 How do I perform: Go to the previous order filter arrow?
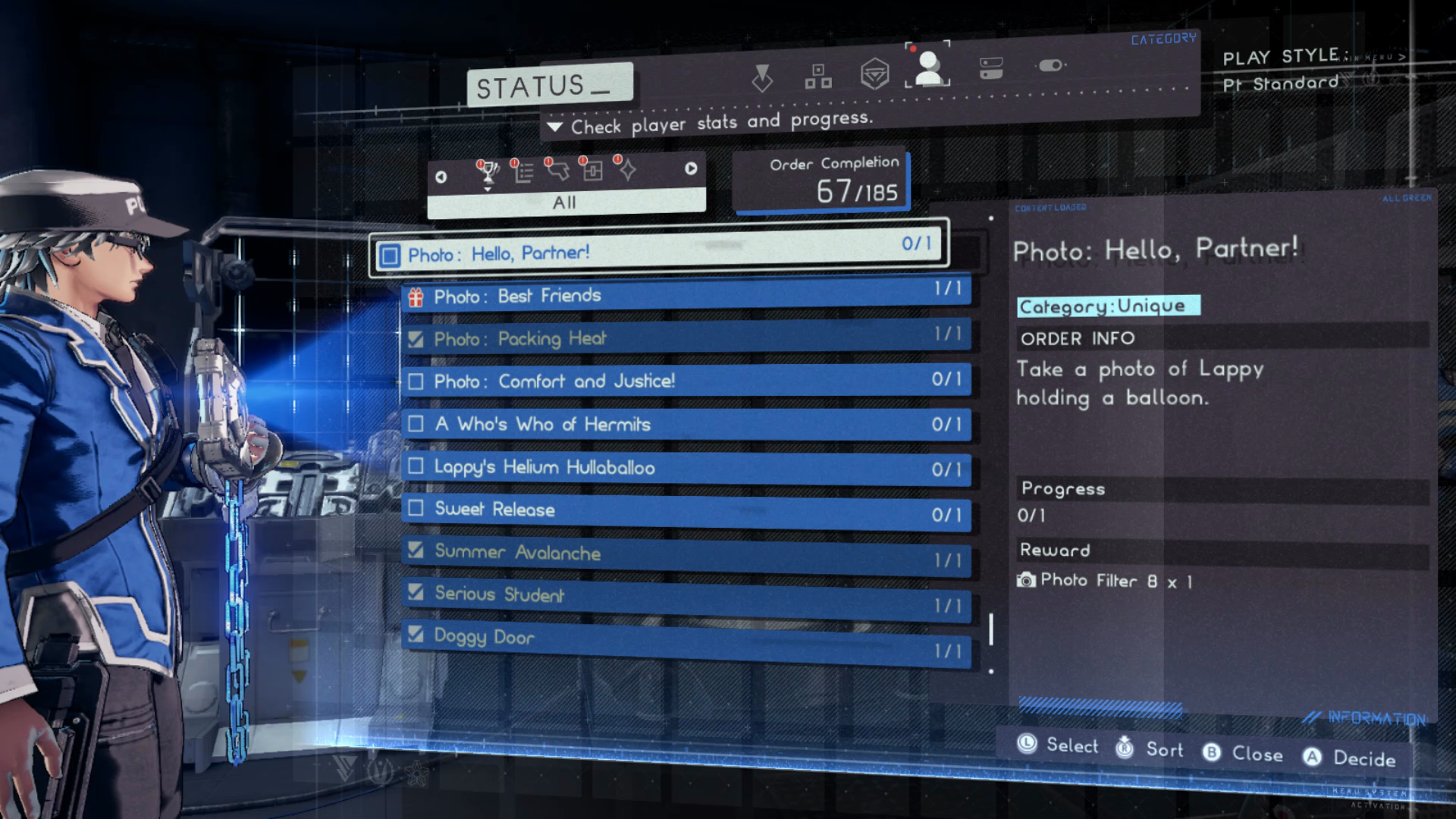pyautogui.click(x=441, y=177)
